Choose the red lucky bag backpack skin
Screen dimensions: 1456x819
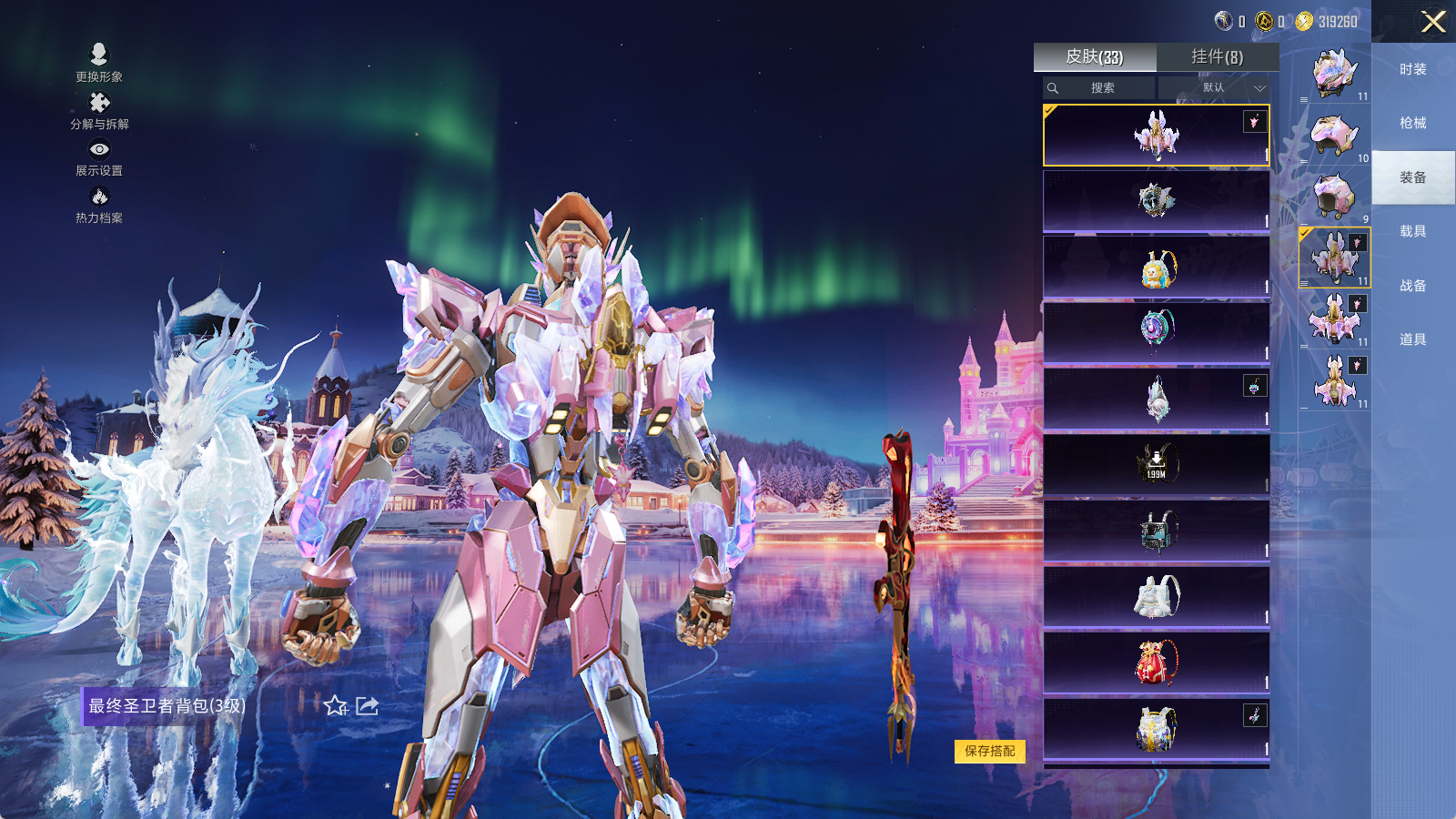point(1157,662)
